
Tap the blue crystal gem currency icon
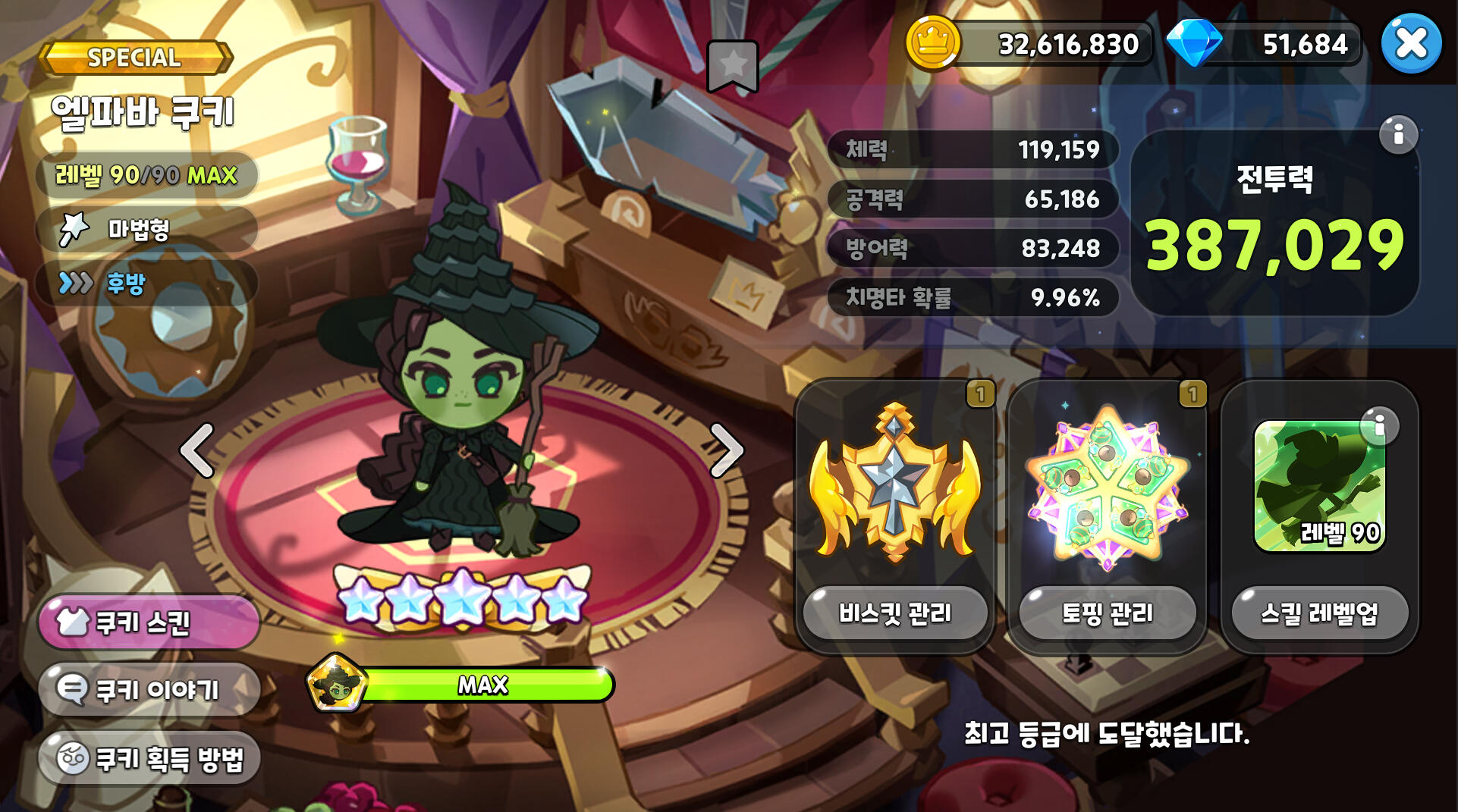(x=1193, y=43)
